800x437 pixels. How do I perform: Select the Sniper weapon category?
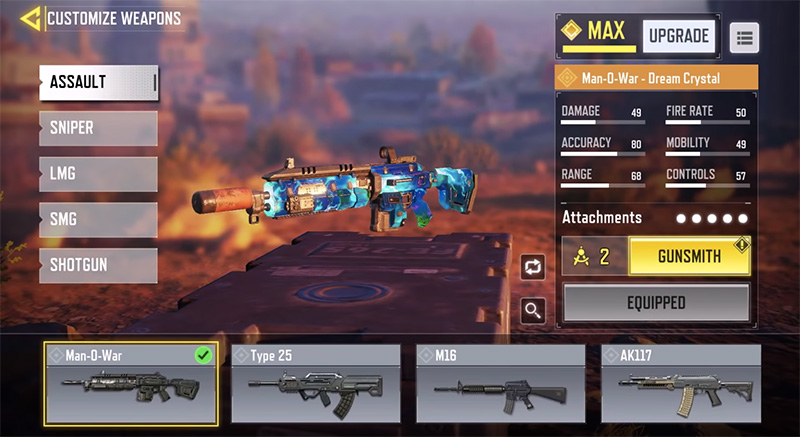[x=98, y=128]
